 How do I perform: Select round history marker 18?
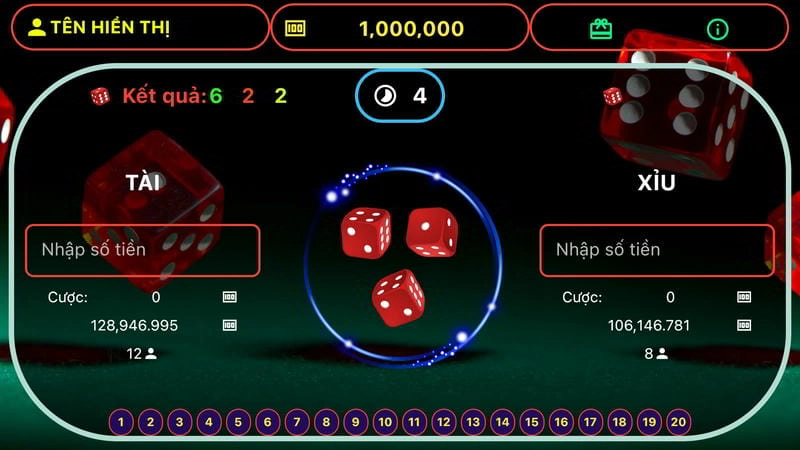tap(620, 423)
